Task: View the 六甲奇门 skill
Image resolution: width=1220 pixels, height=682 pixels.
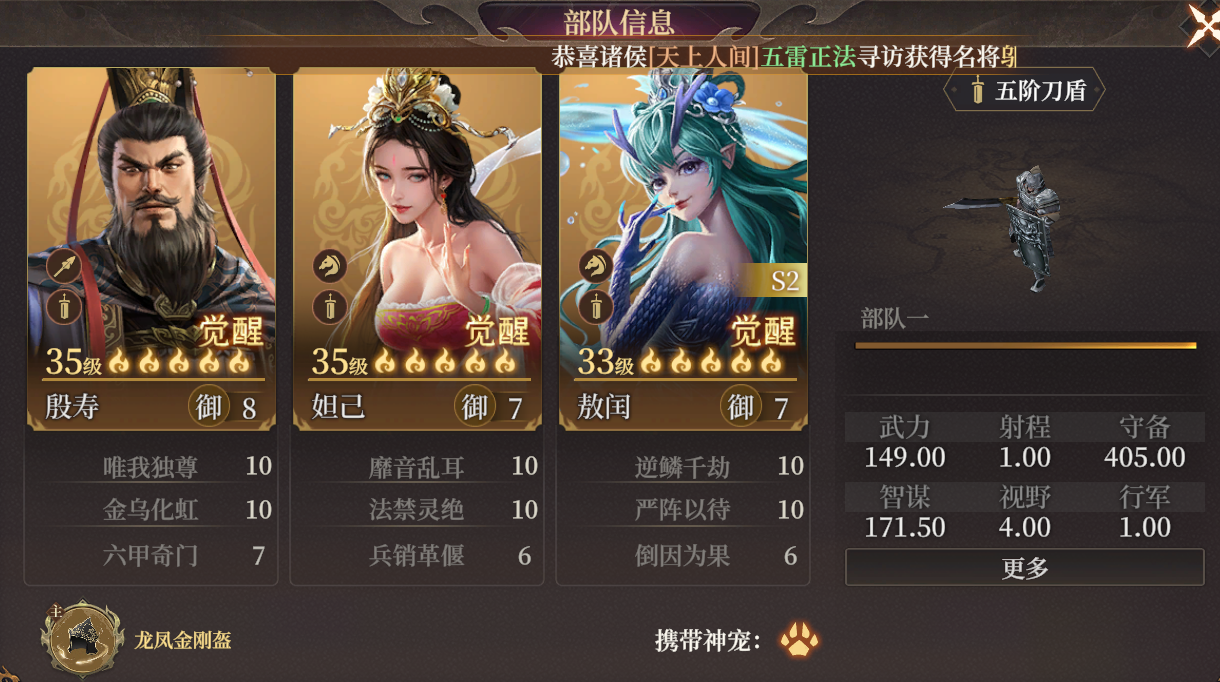Action: click(150, 555)
